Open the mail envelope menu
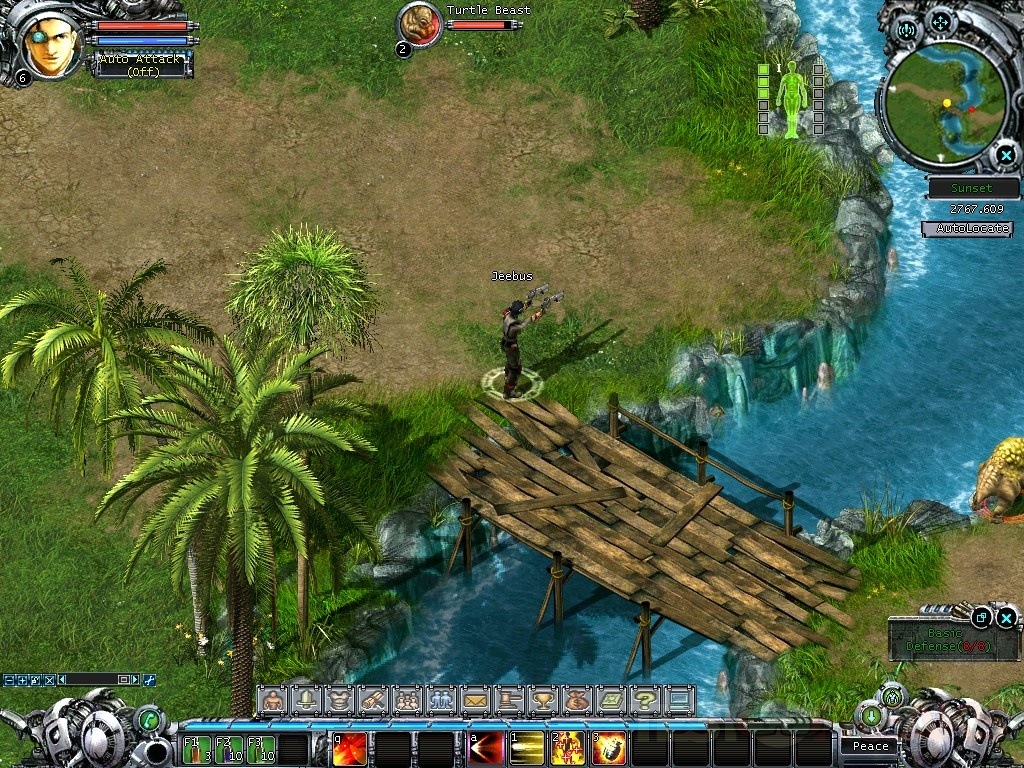Viewport: 1024px width, 768px height. (475, 700)
